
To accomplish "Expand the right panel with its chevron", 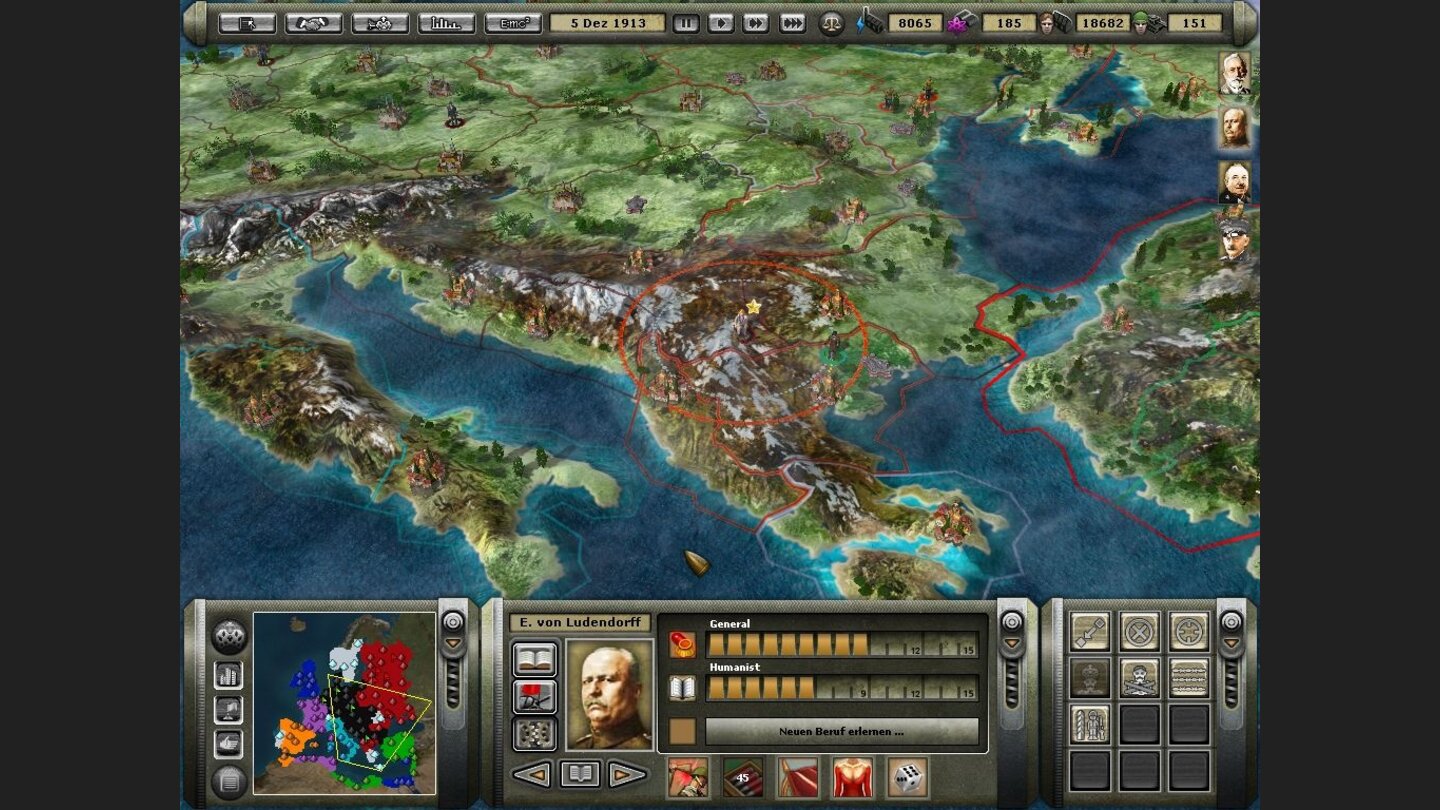I will point(1231,643).
